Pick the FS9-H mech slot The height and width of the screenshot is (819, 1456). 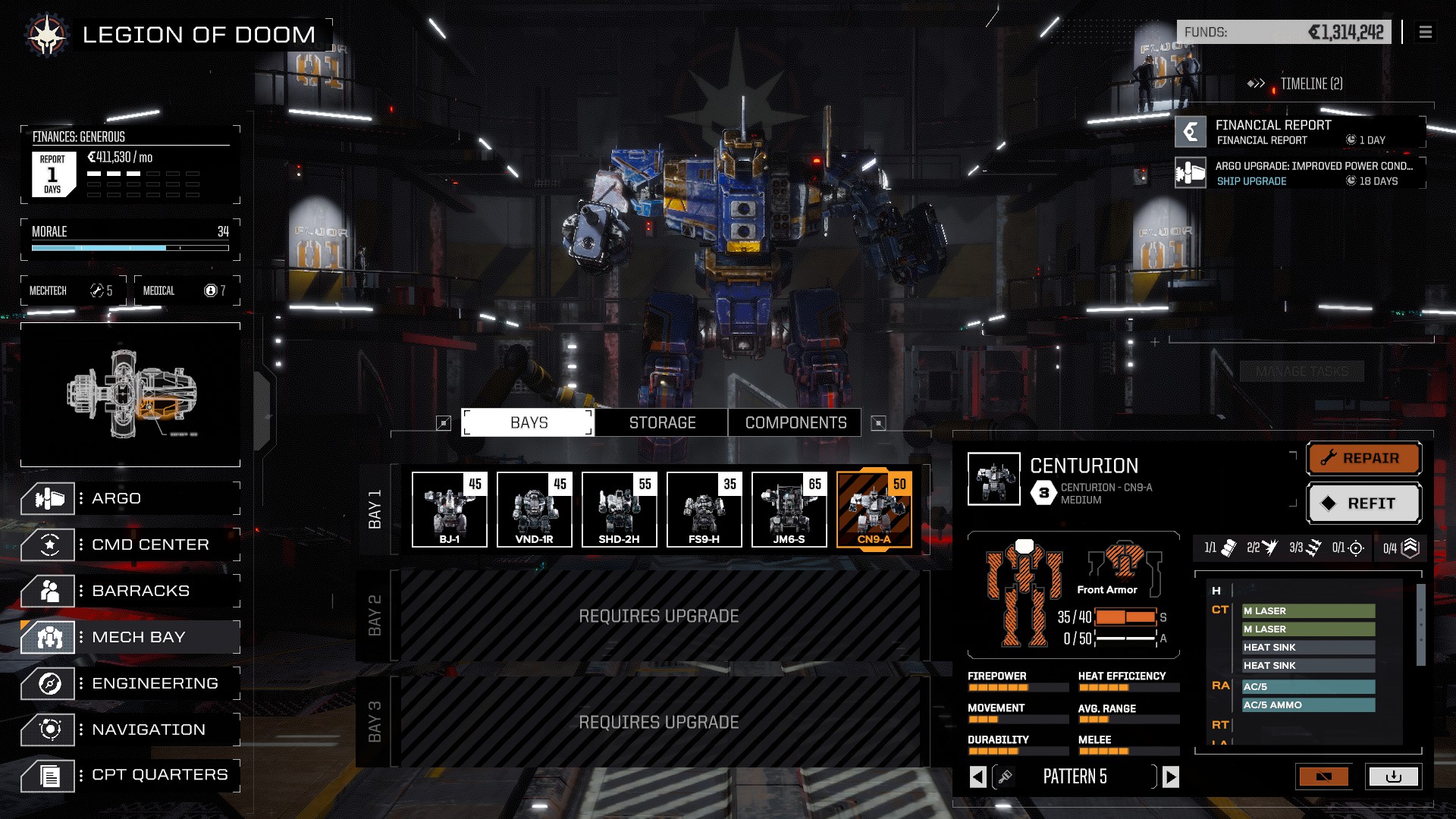704,509
